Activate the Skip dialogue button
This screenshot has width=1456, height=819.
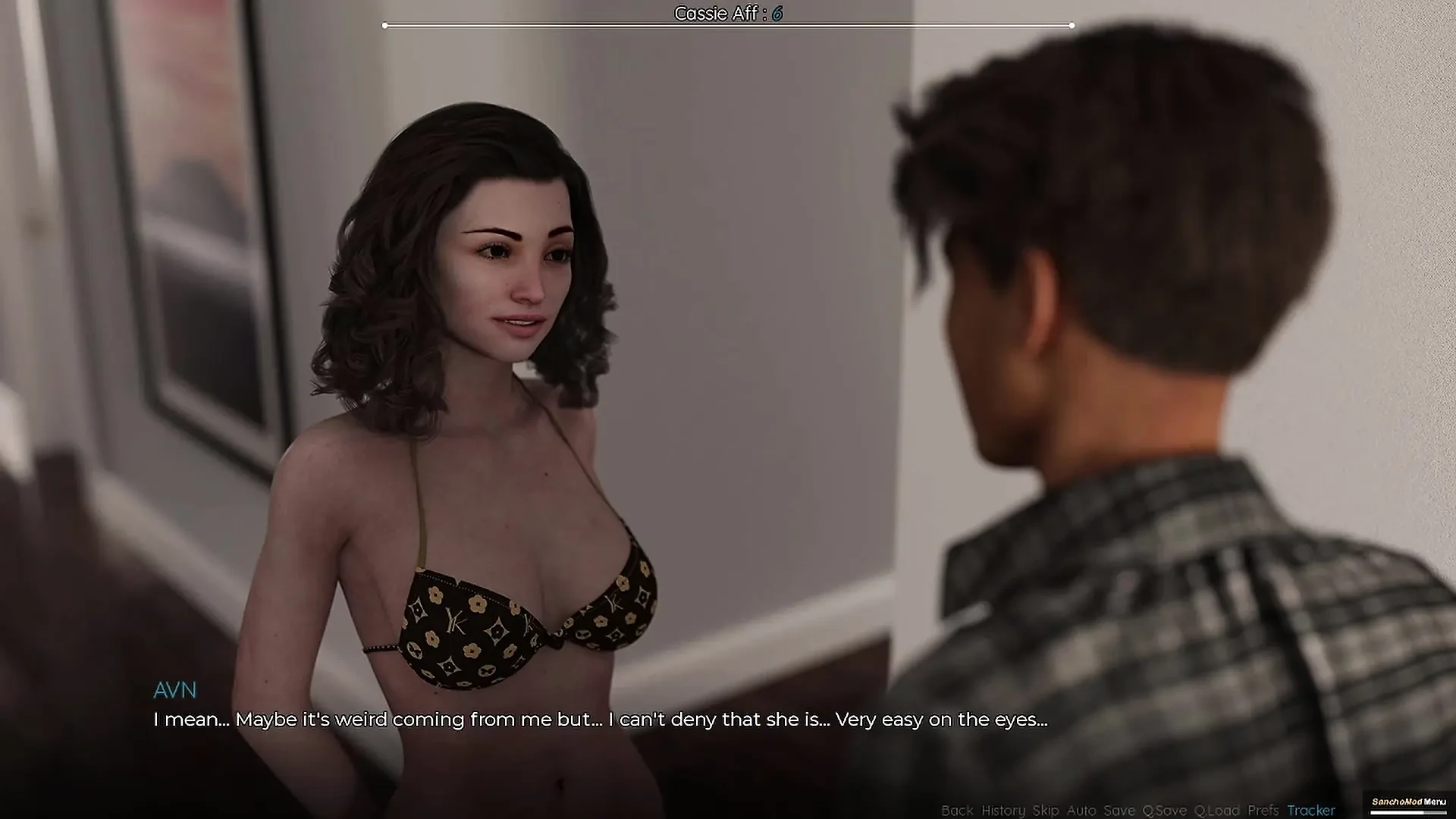click(1046, 810)
